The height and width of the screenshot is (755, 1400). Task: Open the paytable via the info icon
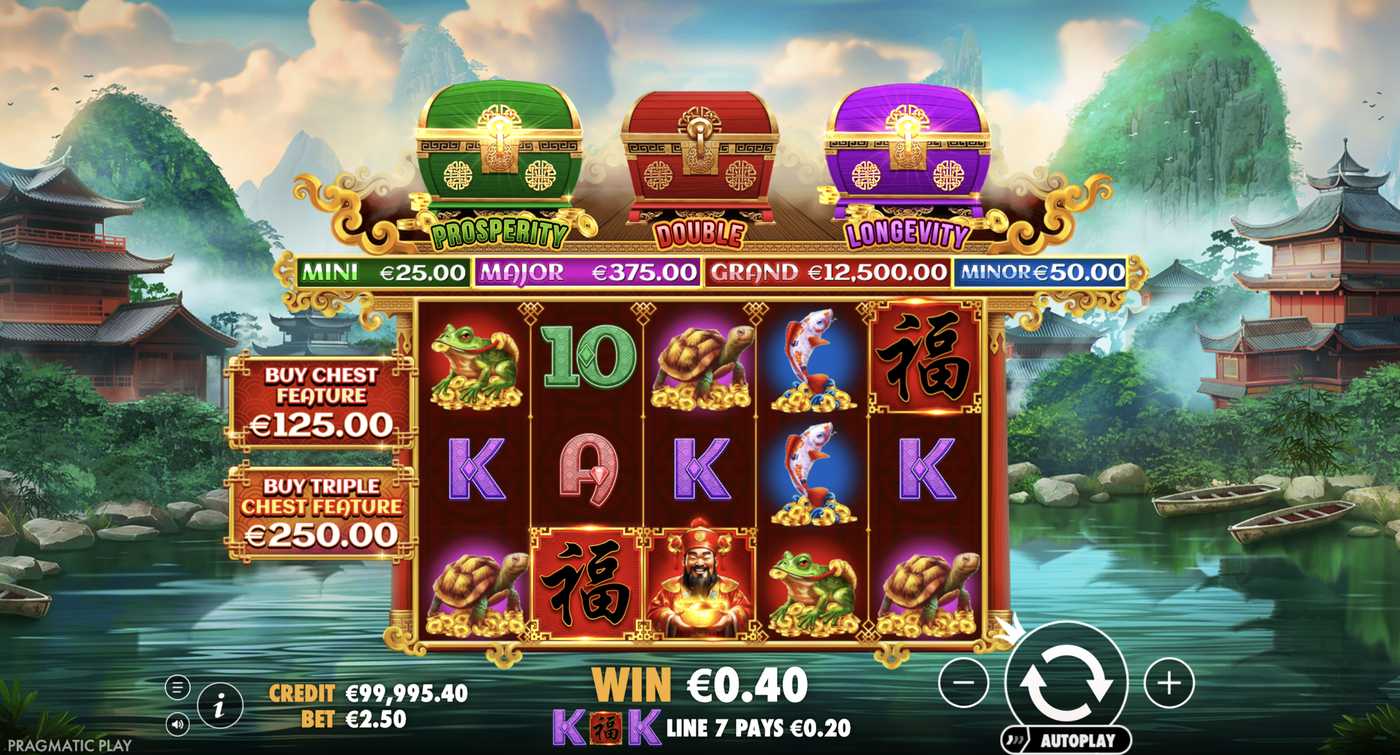coord(218,705)
